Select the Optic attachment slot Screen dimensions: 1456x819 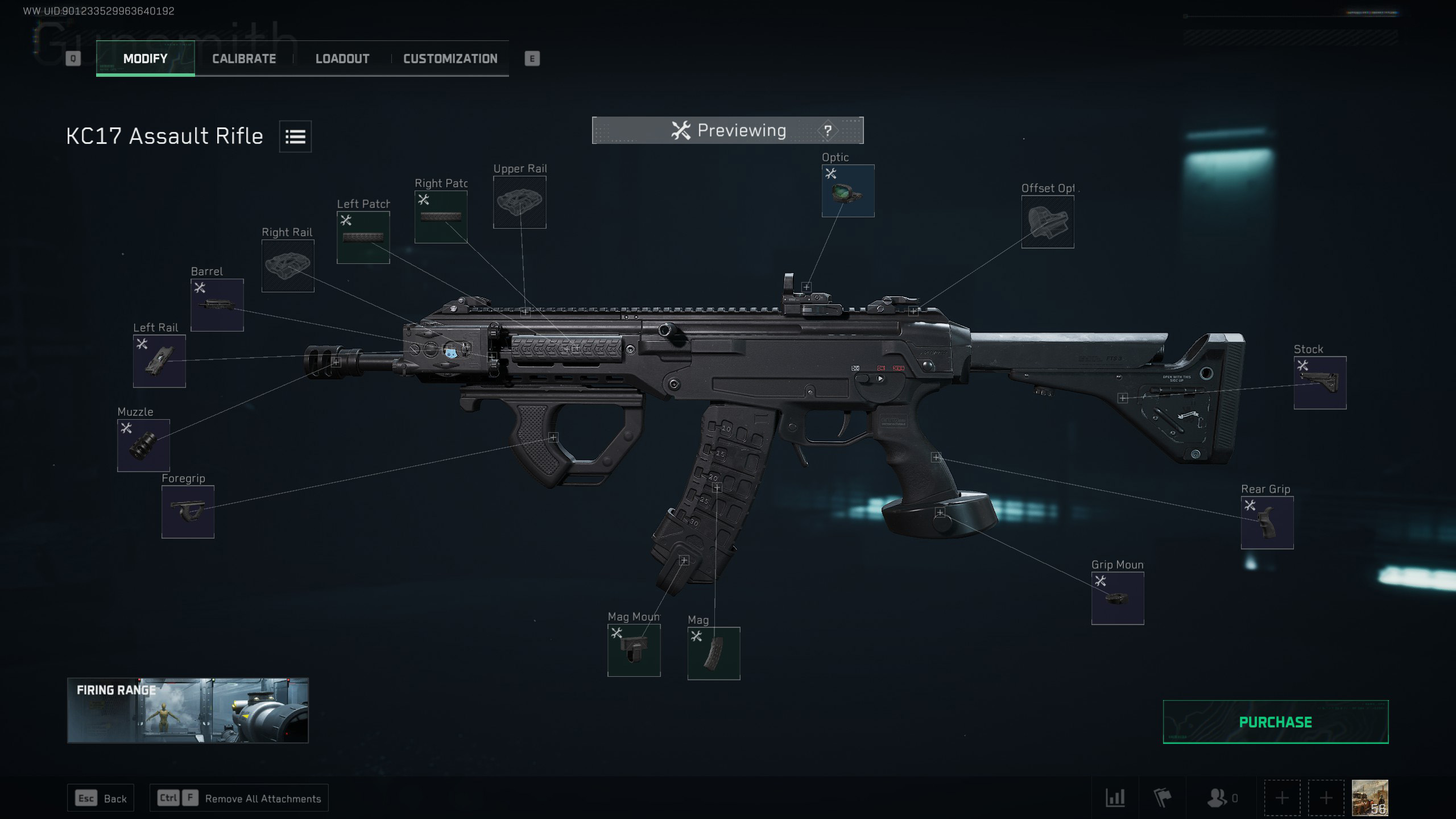pos(847,191)
